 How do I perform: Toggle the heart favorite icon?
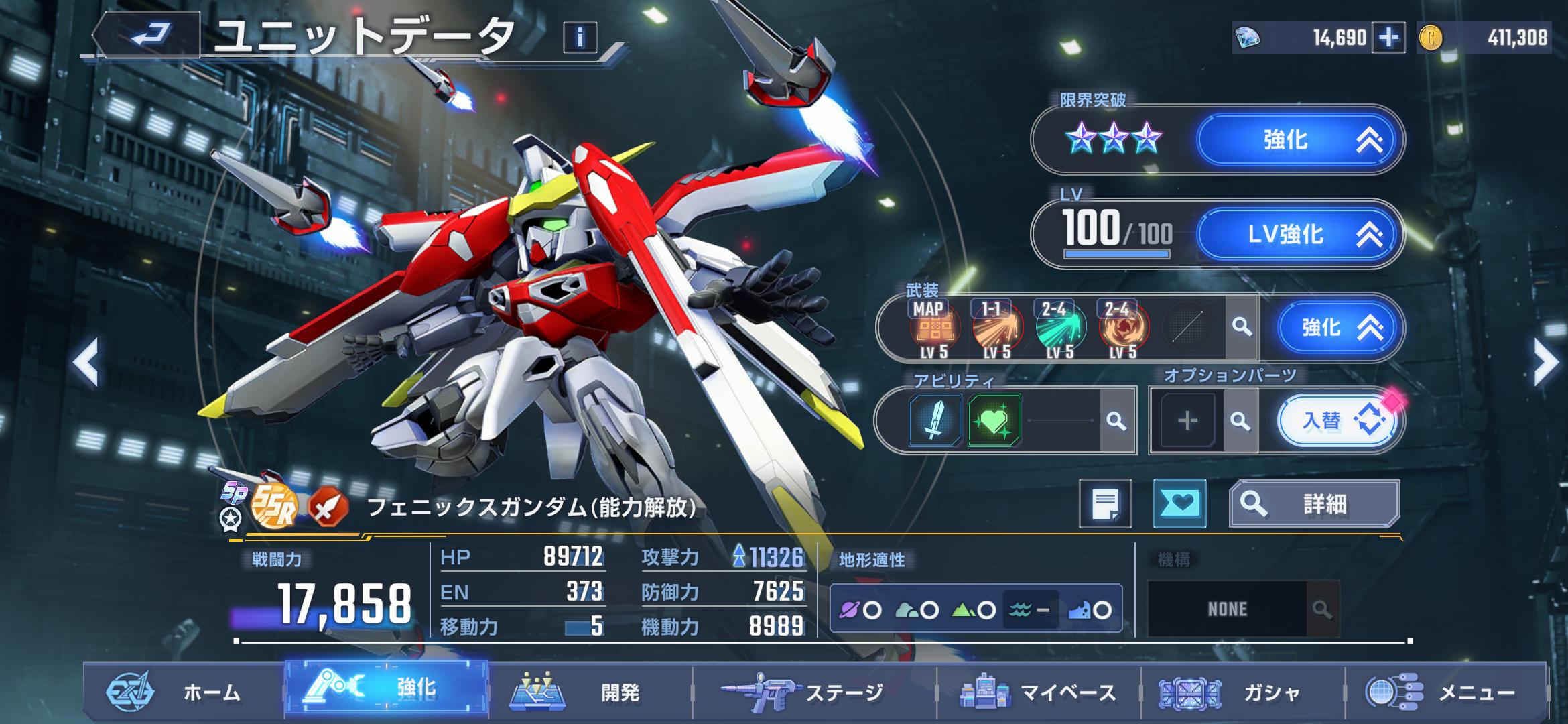[1179, 503]
